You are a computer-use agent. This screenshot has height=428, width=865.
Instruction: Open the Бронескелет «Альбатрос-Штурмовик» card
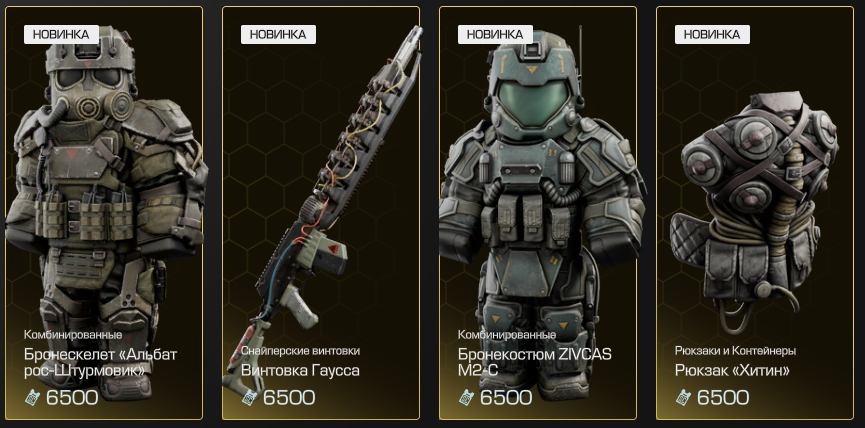click(x=104, y=212)
